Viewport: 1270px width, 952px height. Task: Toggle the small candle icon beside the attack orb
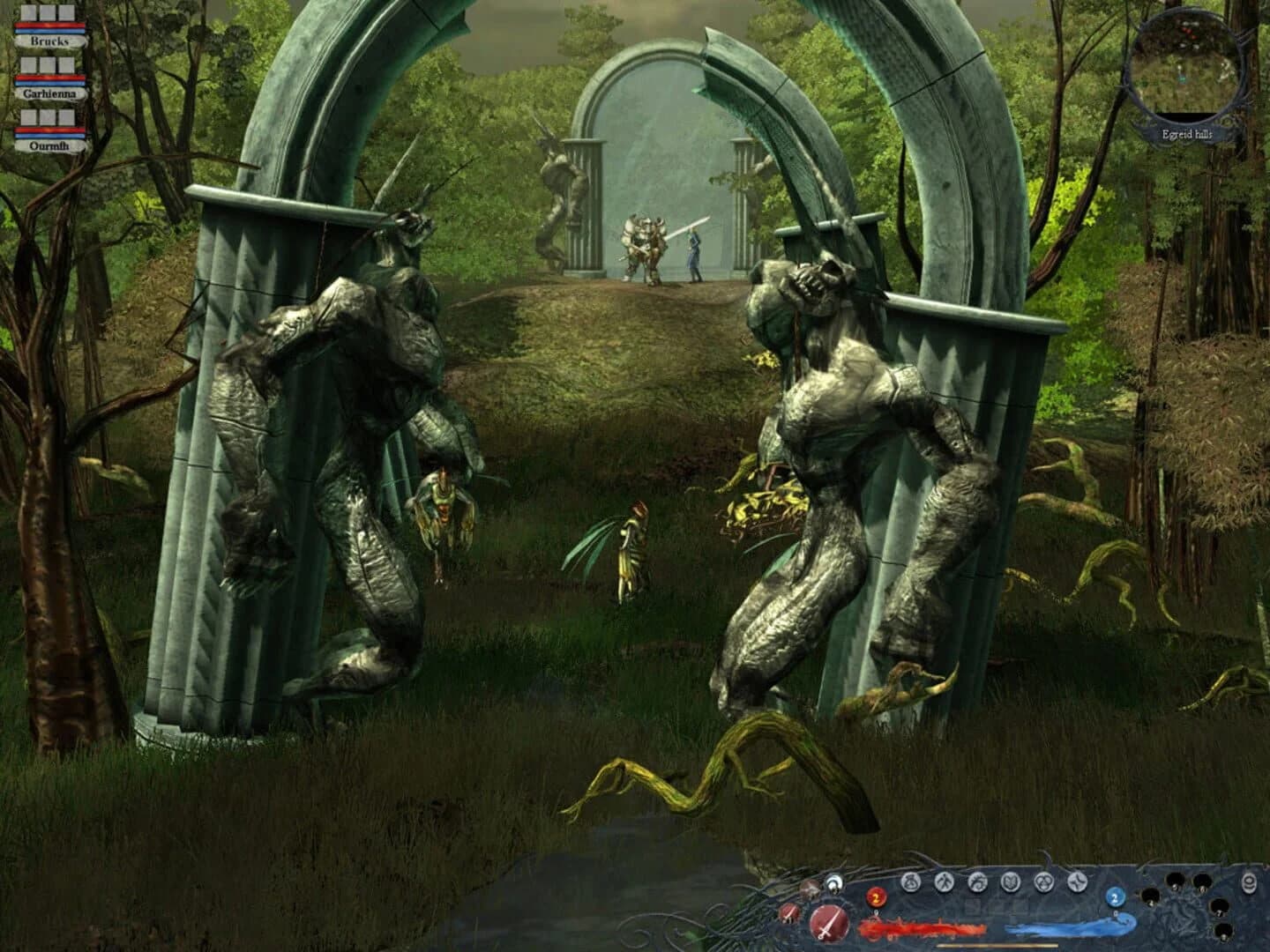(833, 881)
